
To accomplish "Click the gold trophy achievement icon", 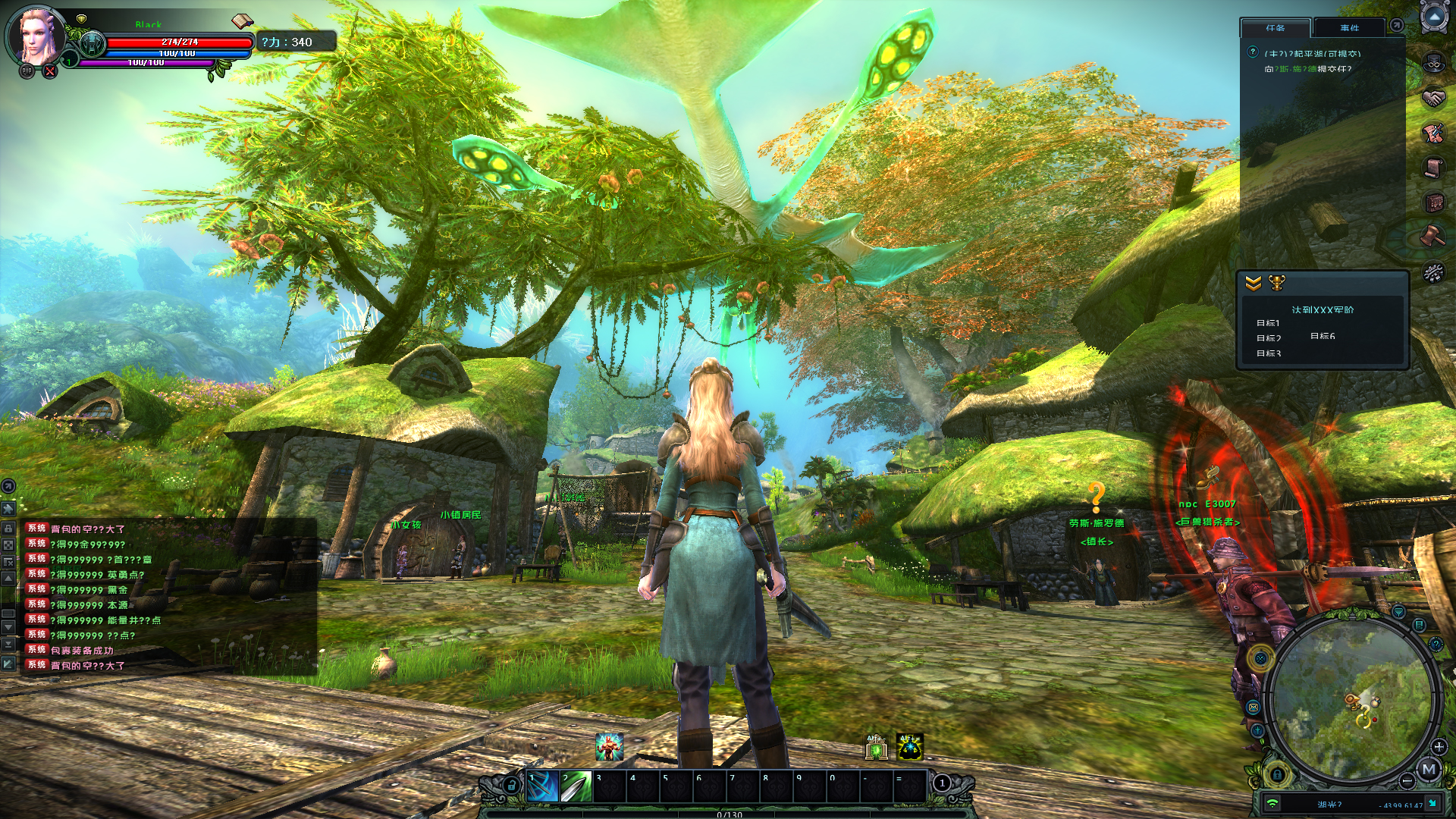I will (1277, 283).
